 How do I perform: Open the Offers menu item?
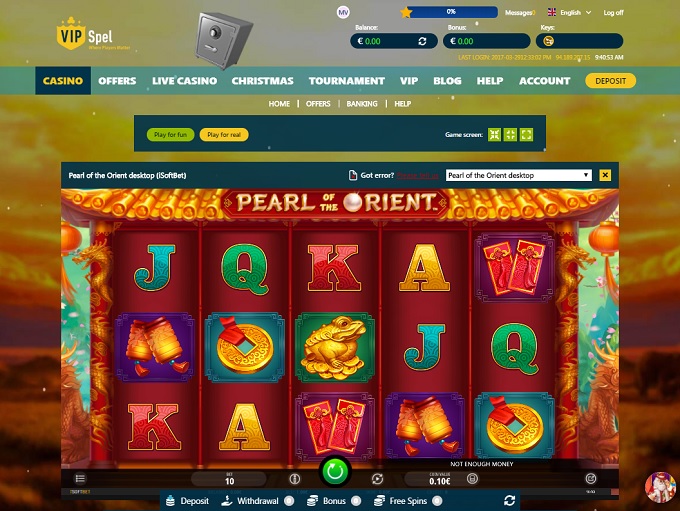117,81
